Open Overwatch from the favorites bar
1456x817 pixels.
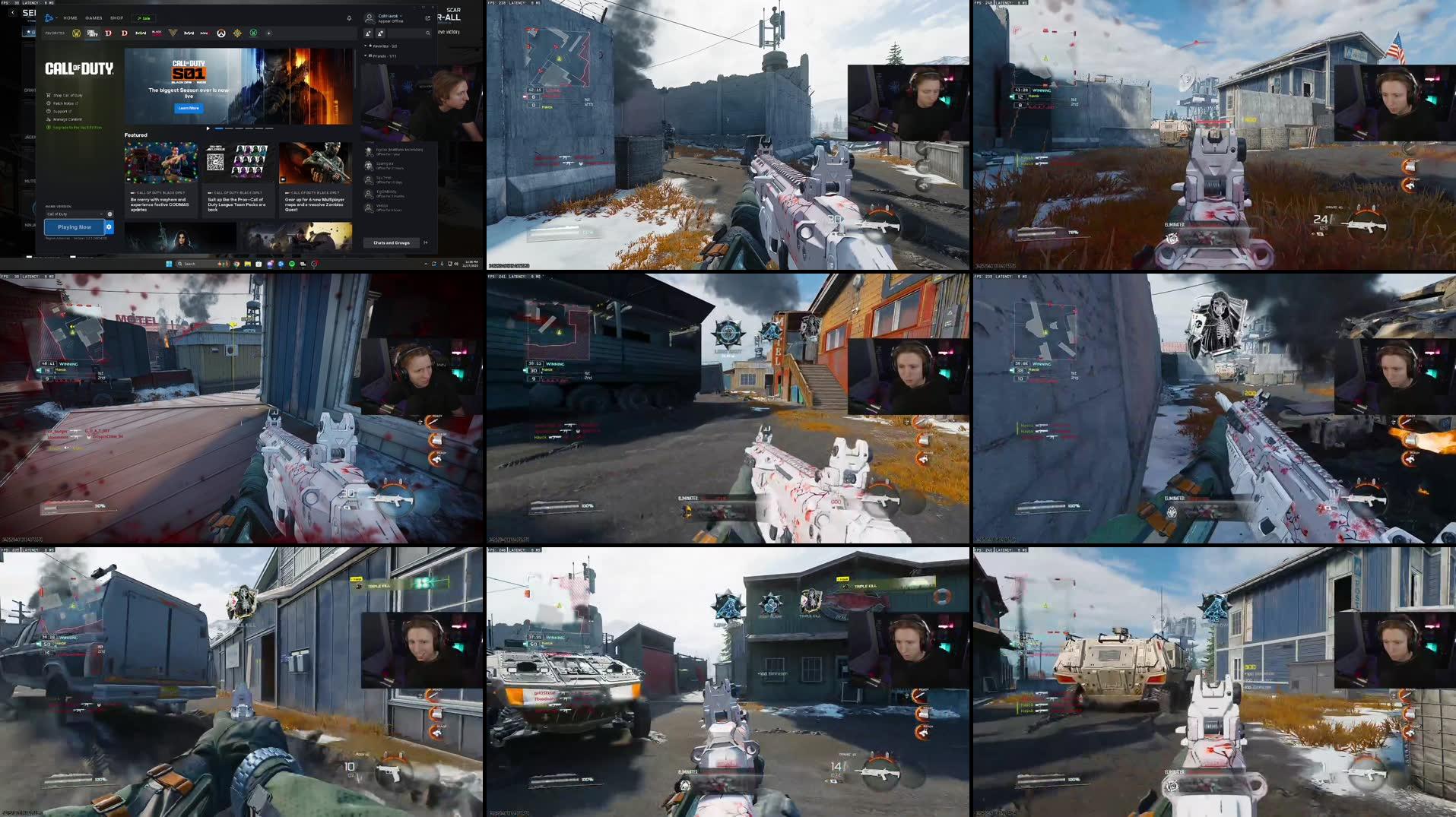point(221,33)
